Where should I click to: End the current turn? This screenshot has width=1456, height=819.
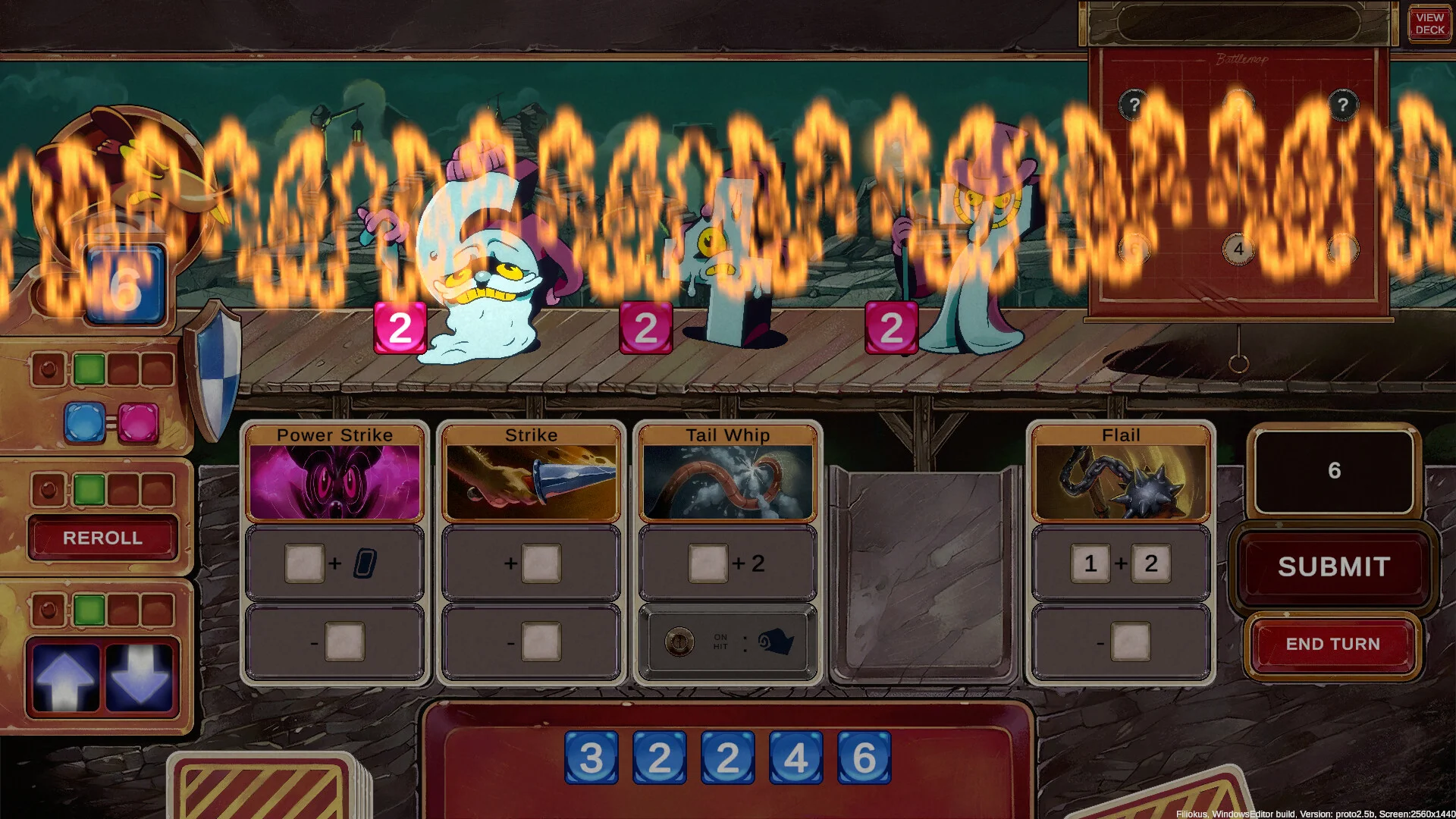pos(1332,644)
